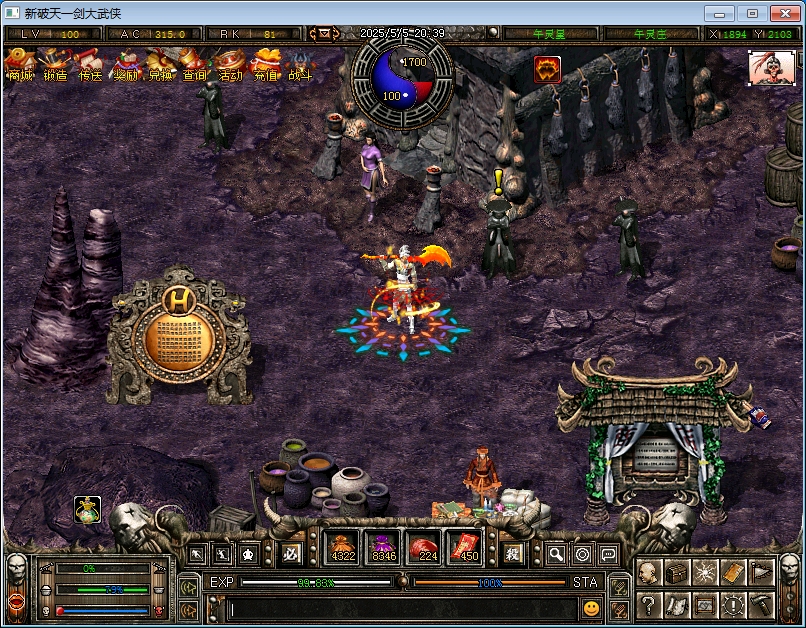Open the treasure chest inventory button
This screenshot has height=628, width=806.
677,572
